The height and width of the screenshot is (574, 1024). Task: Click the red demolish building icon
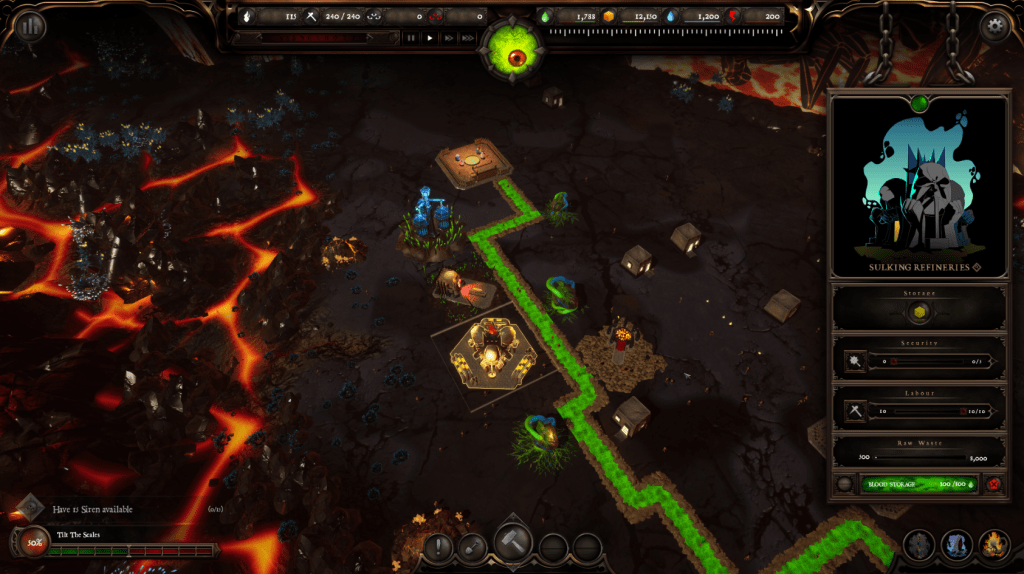coord(996,485)
